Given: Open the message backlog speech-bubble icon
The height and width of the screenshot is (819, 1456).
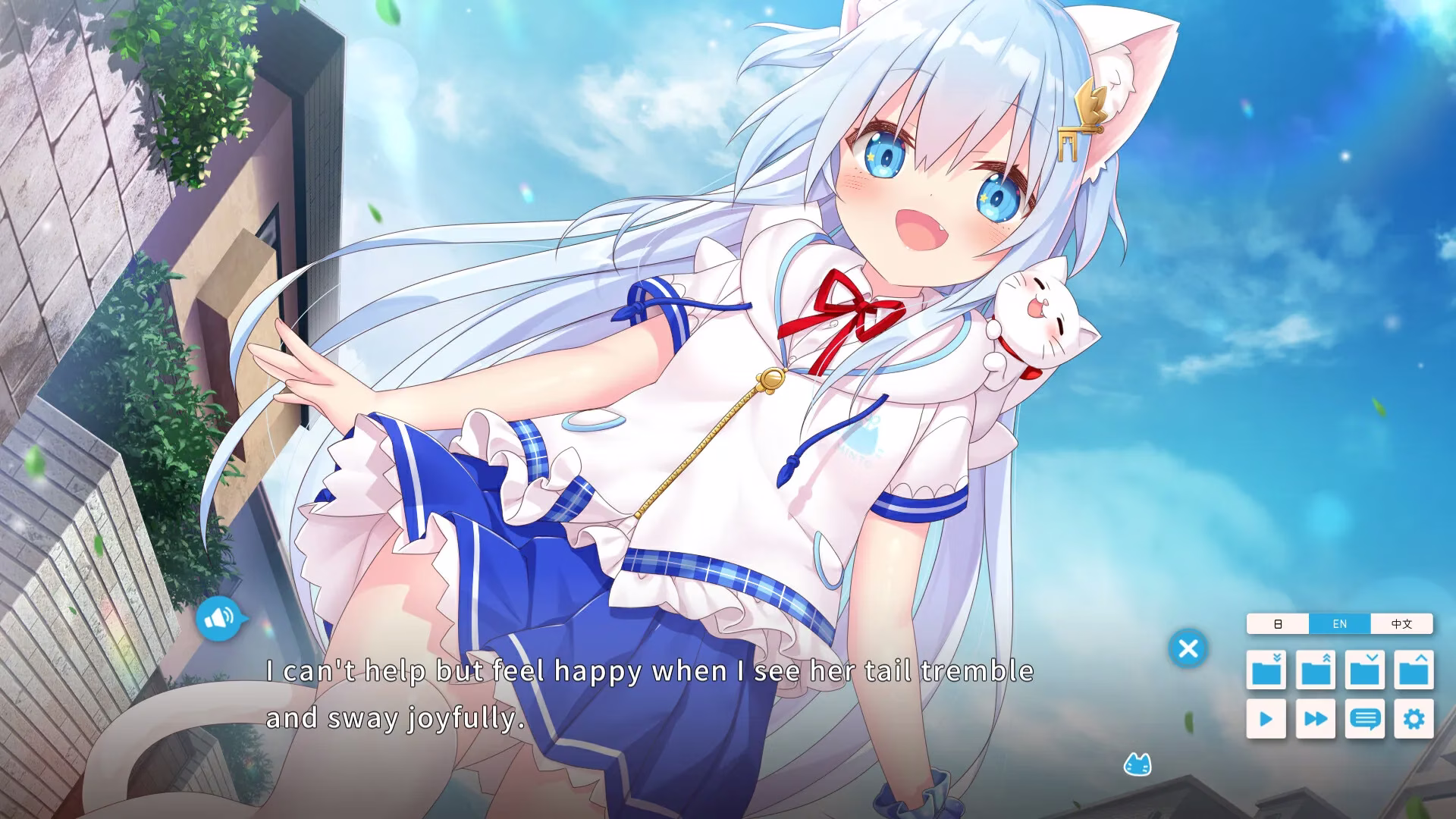Looking at the screenshot, I should (1366, 719).
